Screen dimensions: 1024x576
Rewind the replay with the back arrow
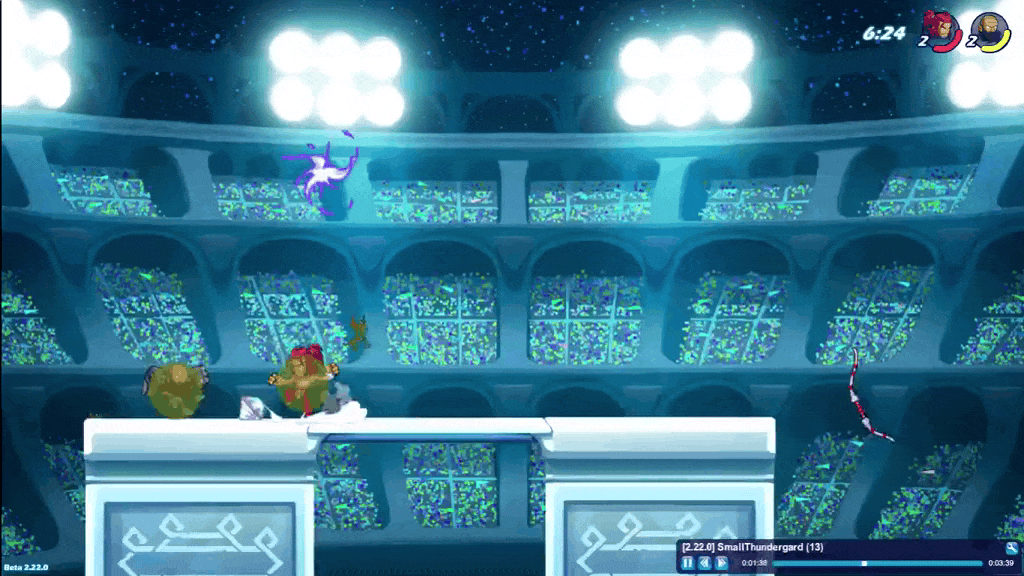coord(704,563)
